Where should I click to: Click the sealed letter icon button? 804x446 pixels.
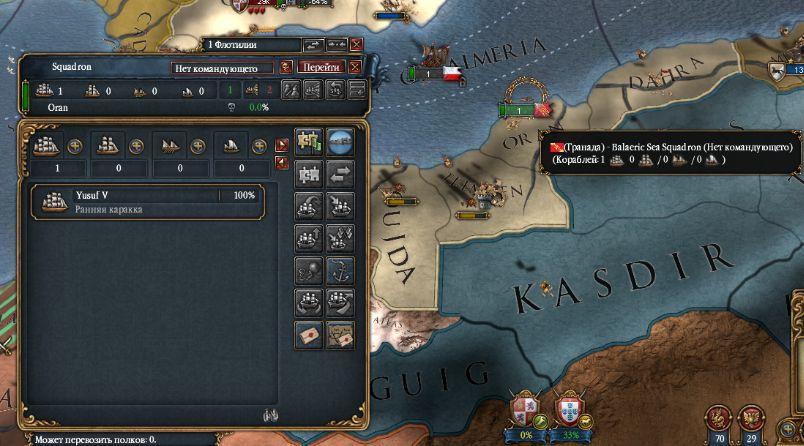pos(308,335)
